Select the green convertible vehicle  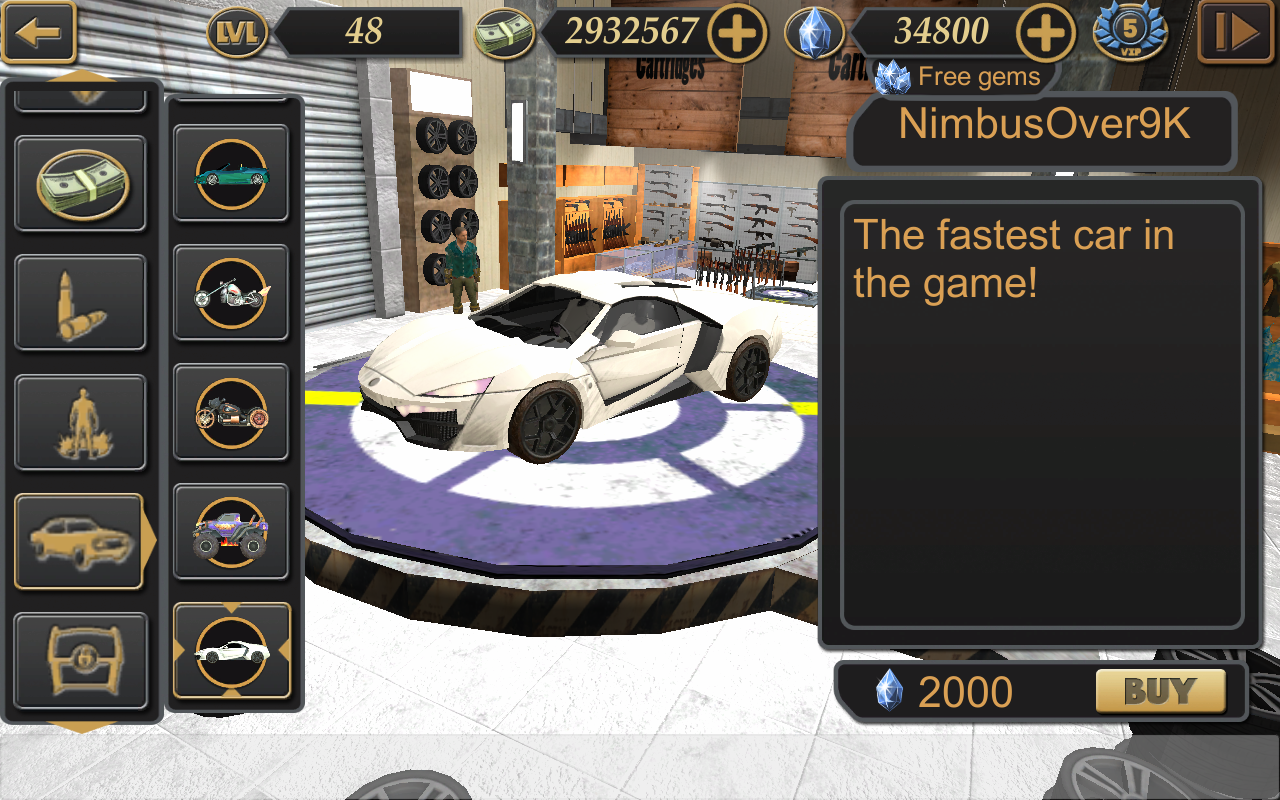pos(231,173)
